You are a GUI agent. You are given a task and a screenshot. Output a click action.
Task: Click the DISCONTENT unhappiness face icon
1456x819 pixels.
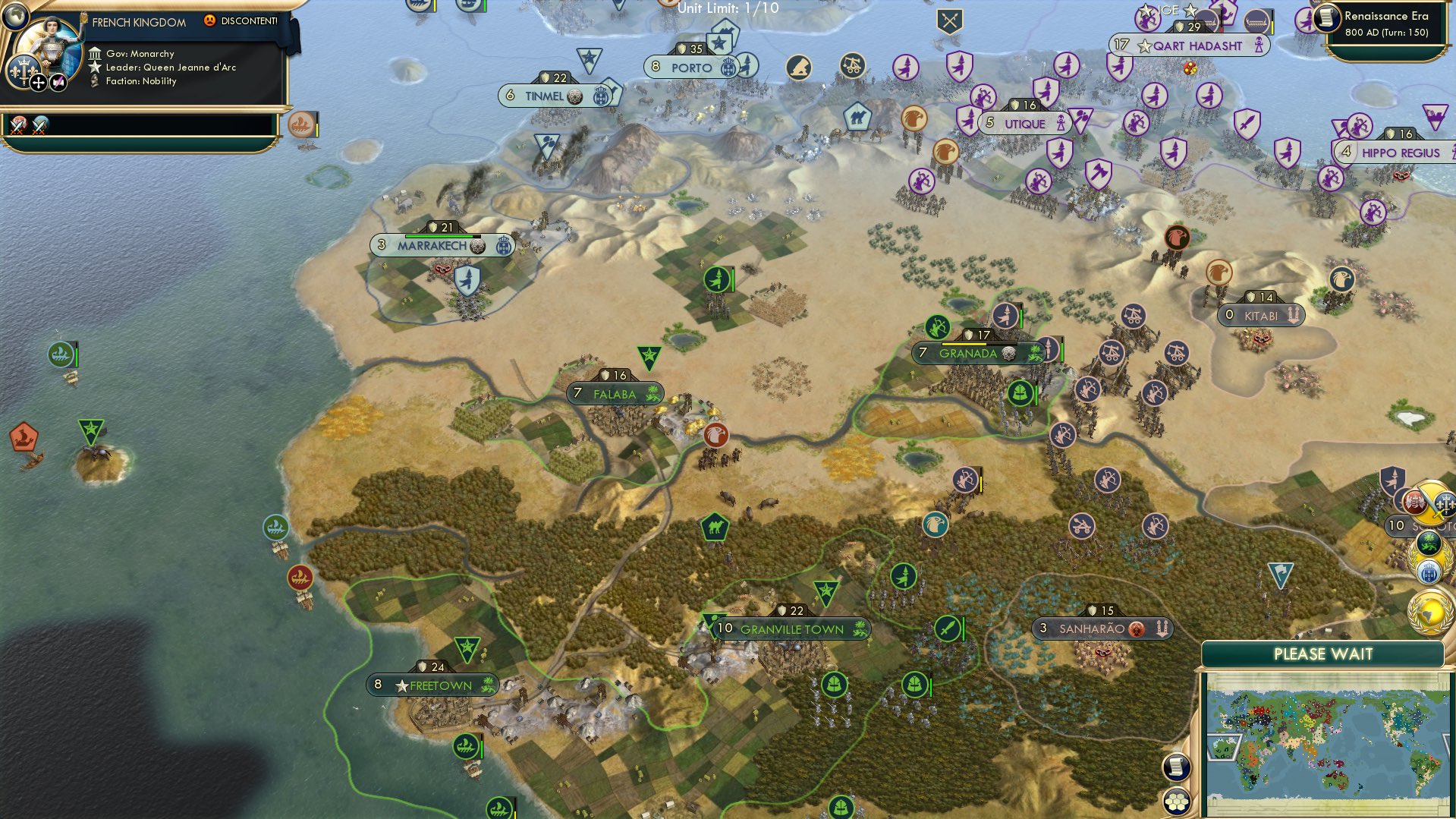tap(209, 21)
